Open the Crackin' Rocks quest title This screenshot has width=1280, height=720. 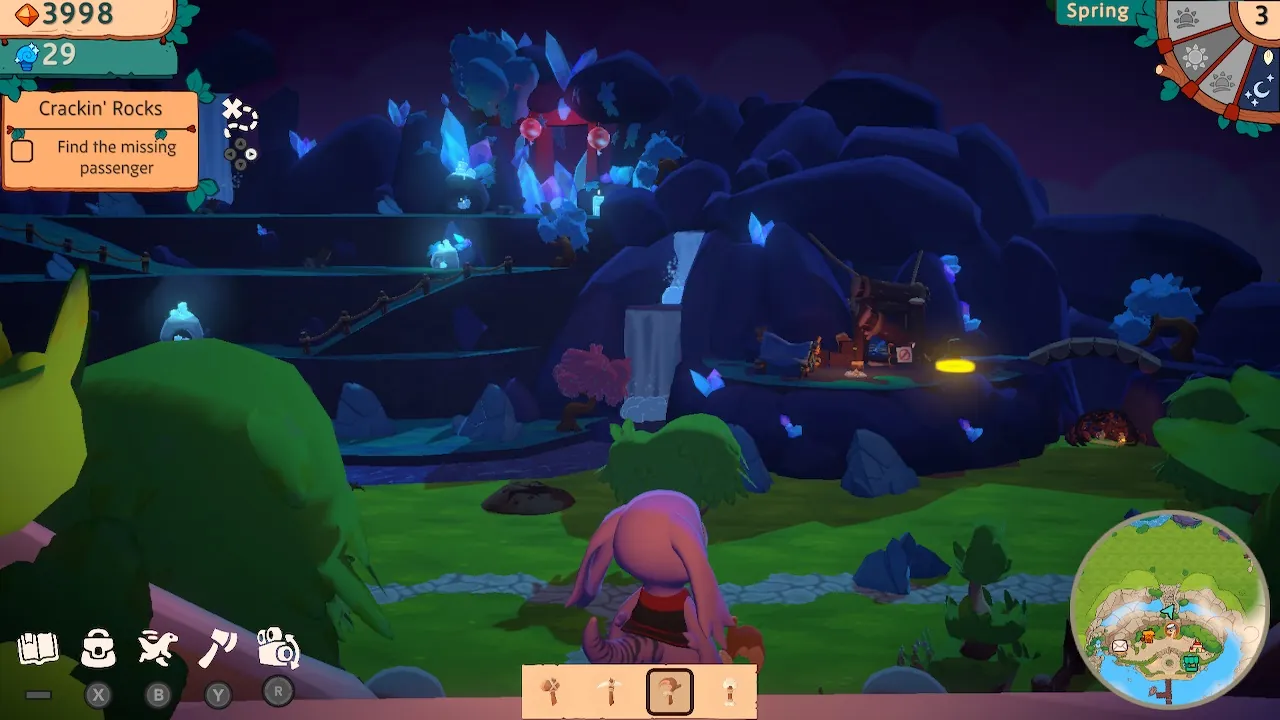point(101,109)
